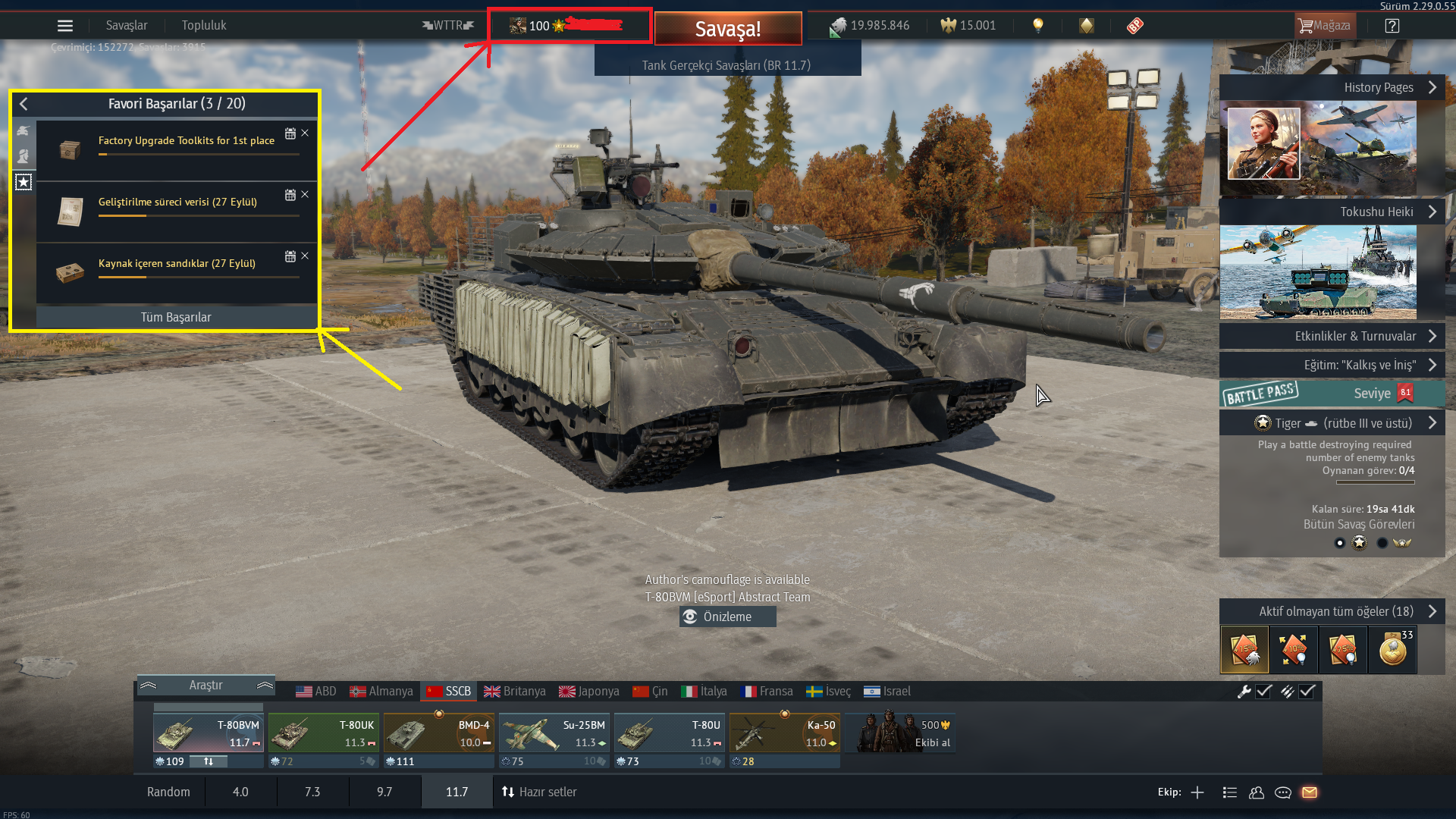Open the Araştır research panel

[206, 686]
